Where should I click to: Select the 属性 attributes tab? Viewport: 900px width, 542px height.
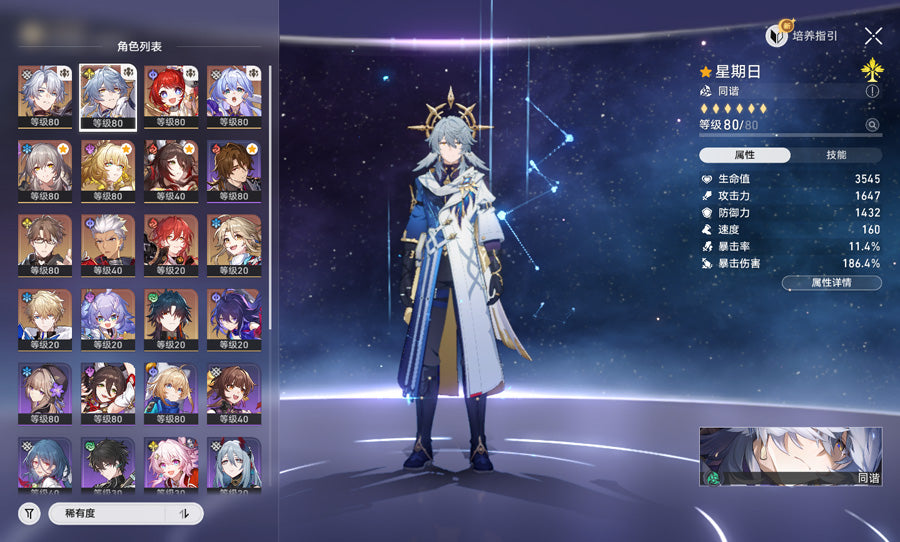745,155
